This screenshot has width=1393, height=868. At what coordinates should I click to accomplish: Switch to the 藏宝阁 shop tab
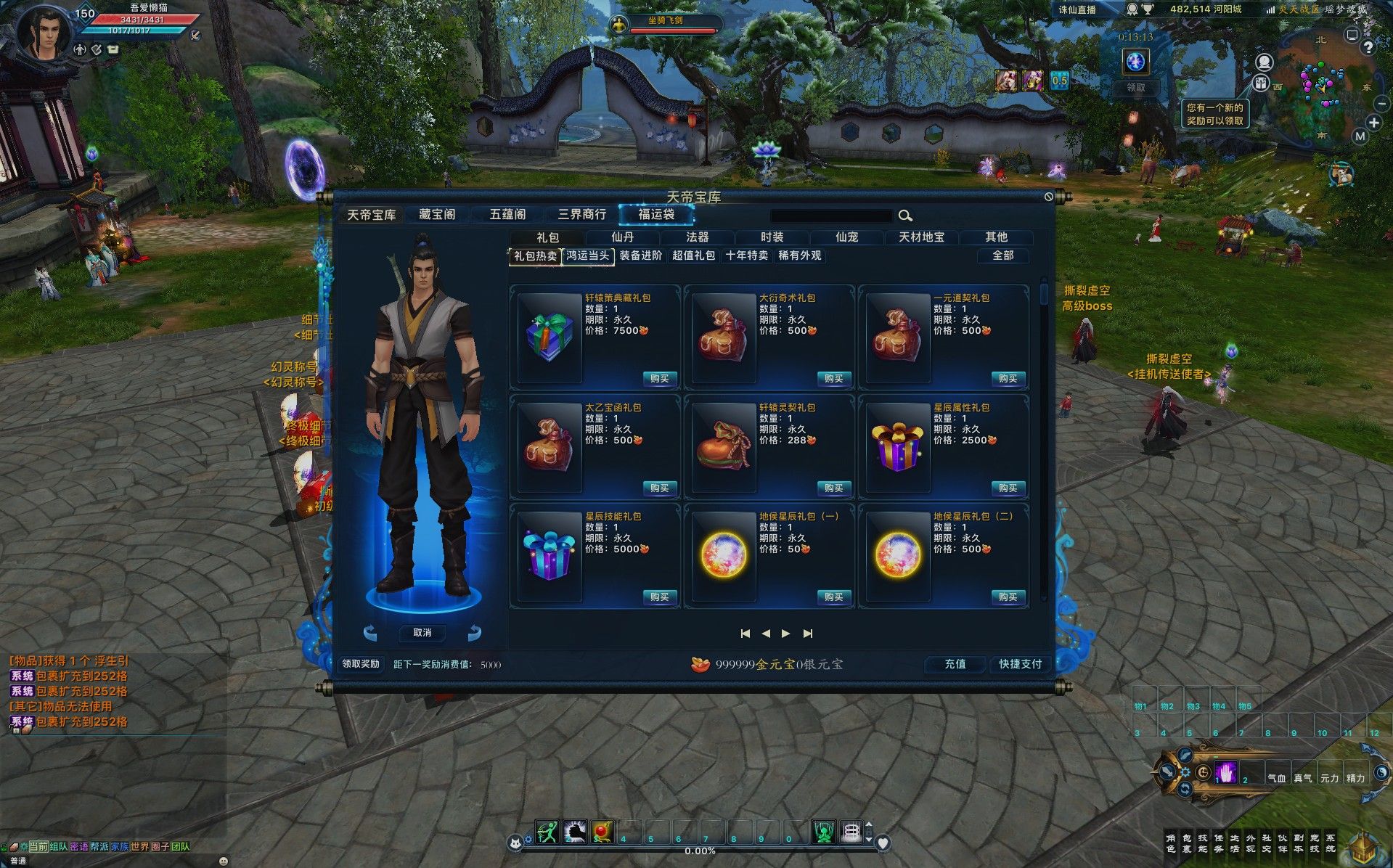click(437, 214)
